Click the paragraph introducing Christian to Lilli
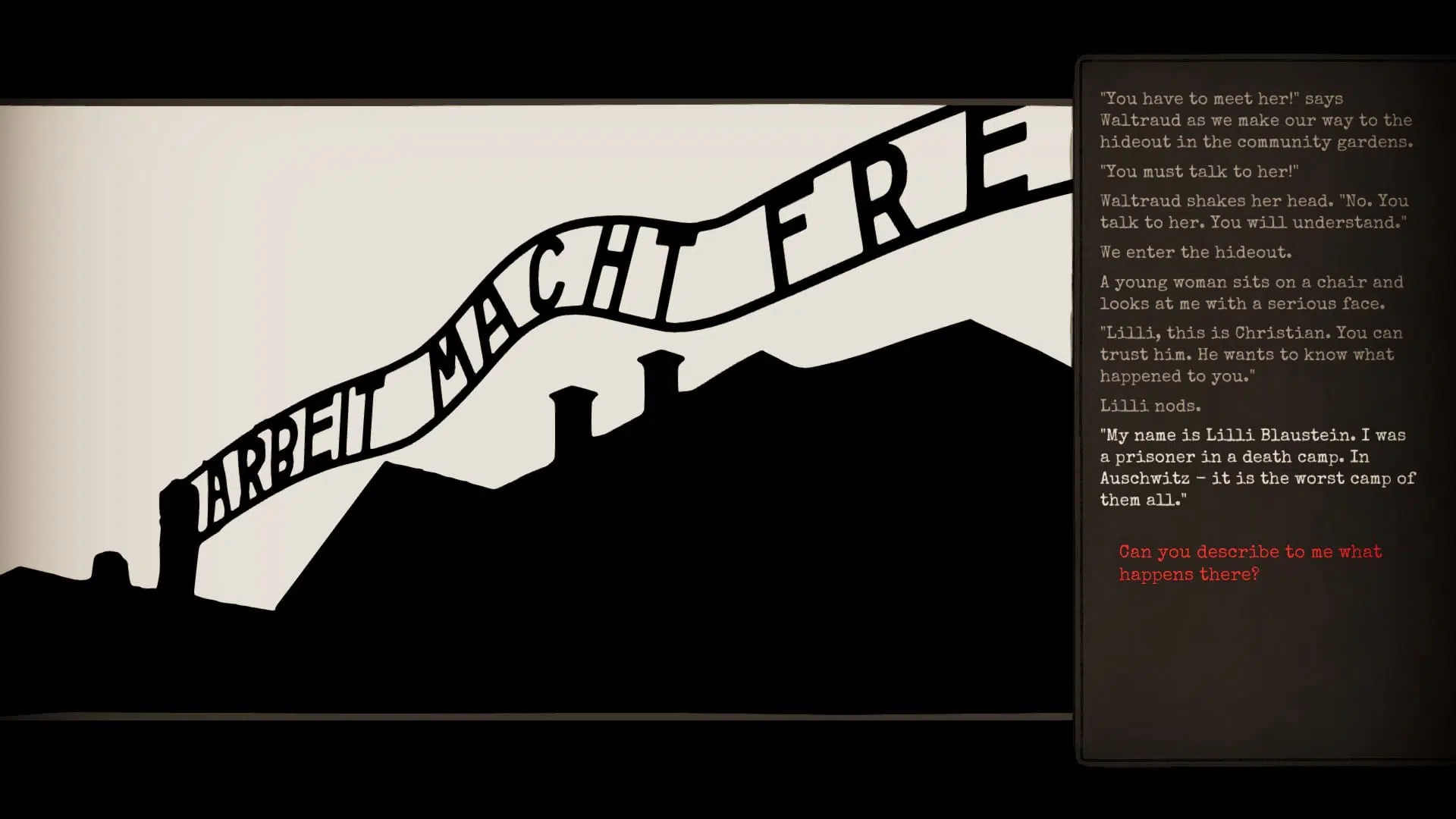 pos(1250,353)
